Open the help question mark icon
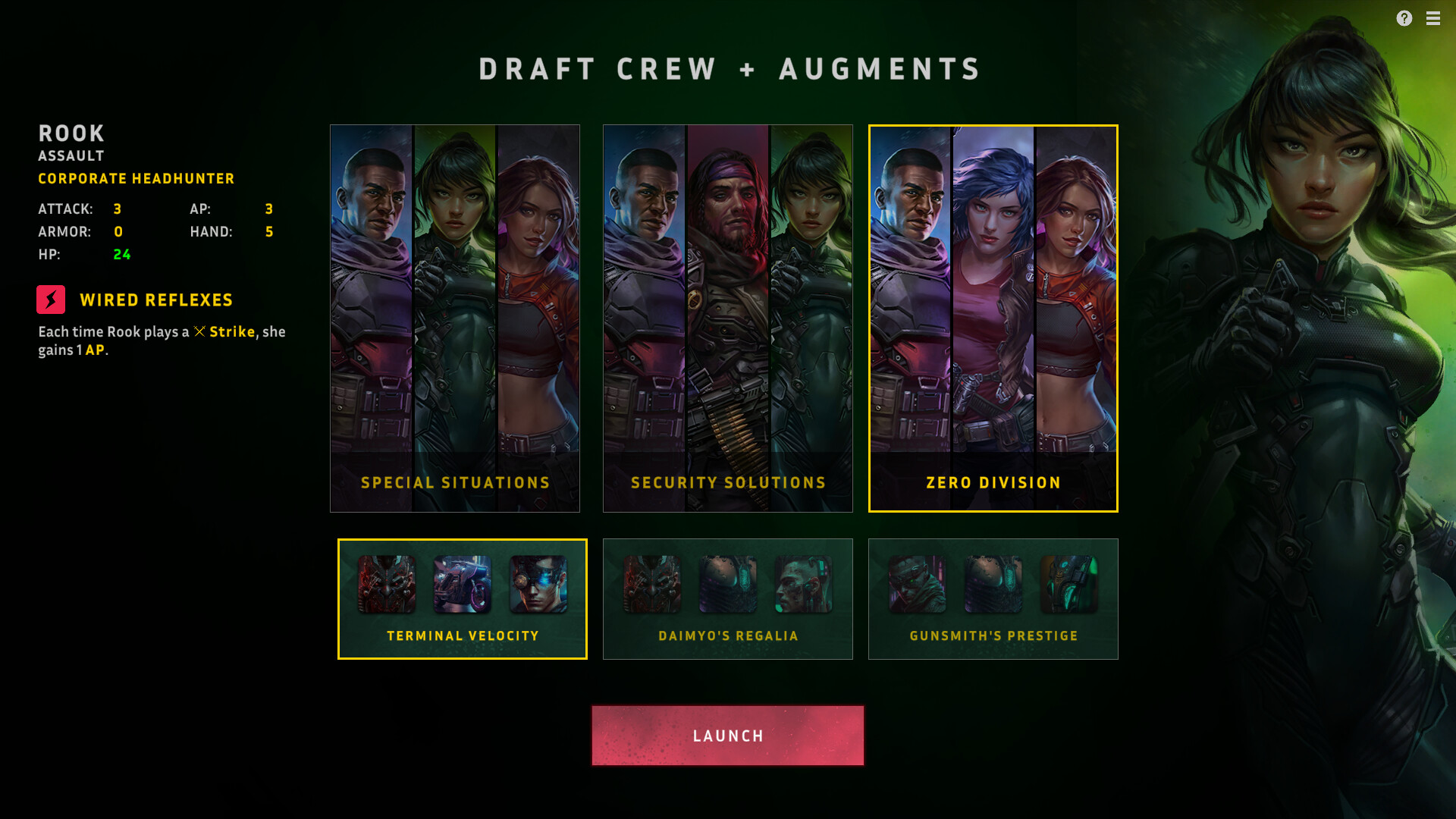 click(1405, 19)
